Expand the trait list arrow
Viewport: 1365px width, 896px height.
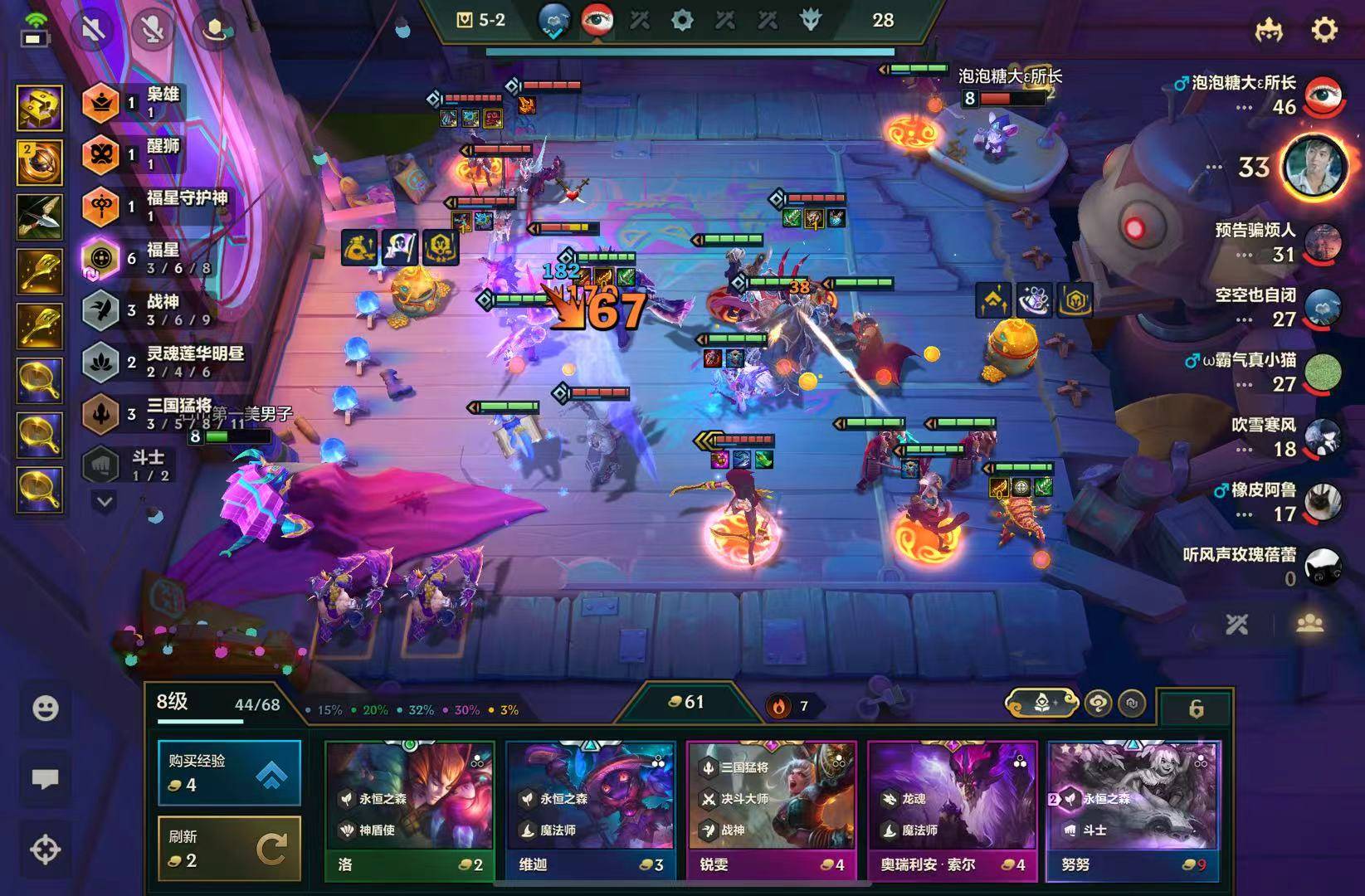point(105,501)
